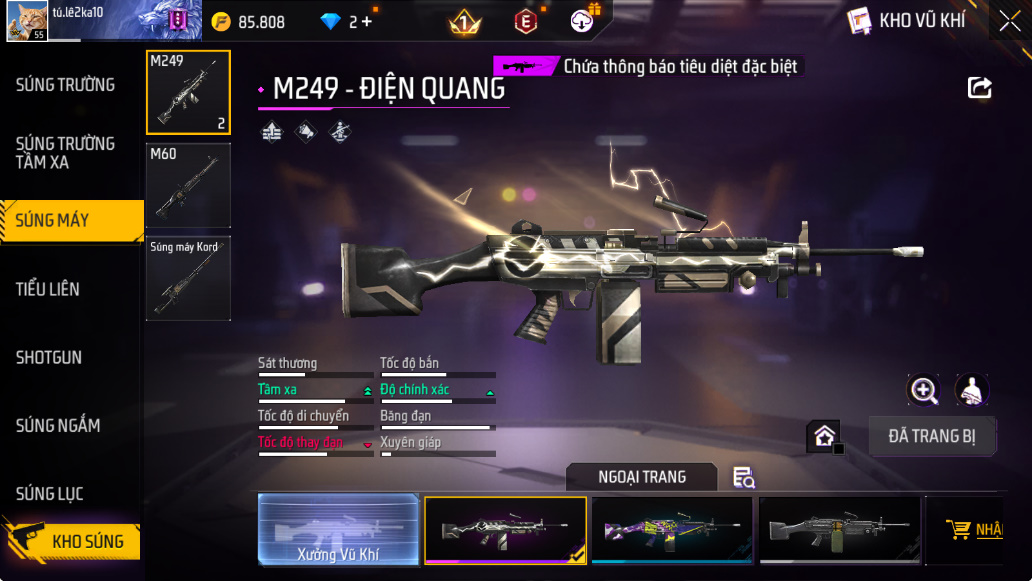Open the NGOẠI TRANG tab
The image size is (1032, 581).
click(641, 477)
